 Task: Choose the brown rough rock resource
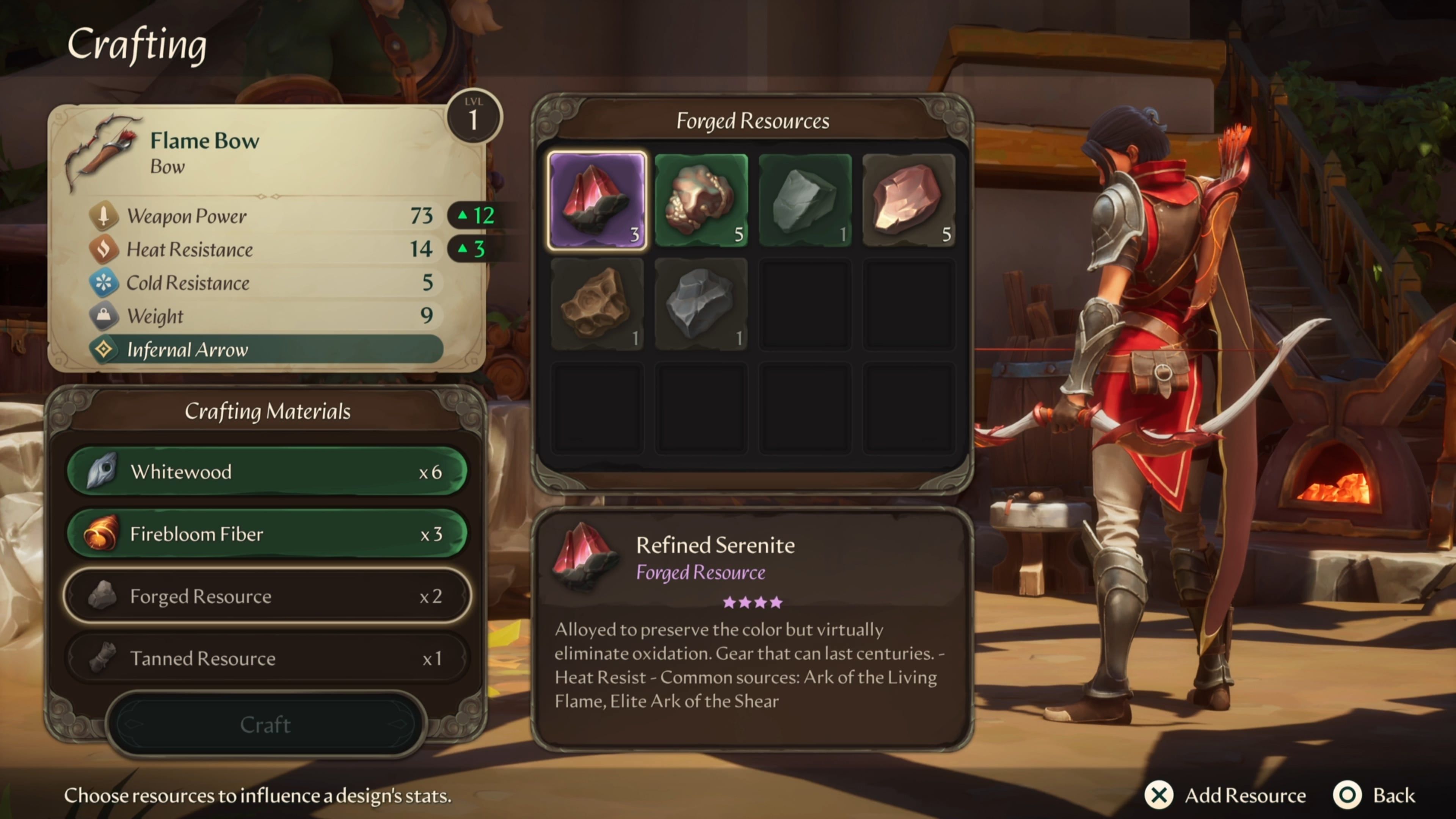(x=597, y=304)
